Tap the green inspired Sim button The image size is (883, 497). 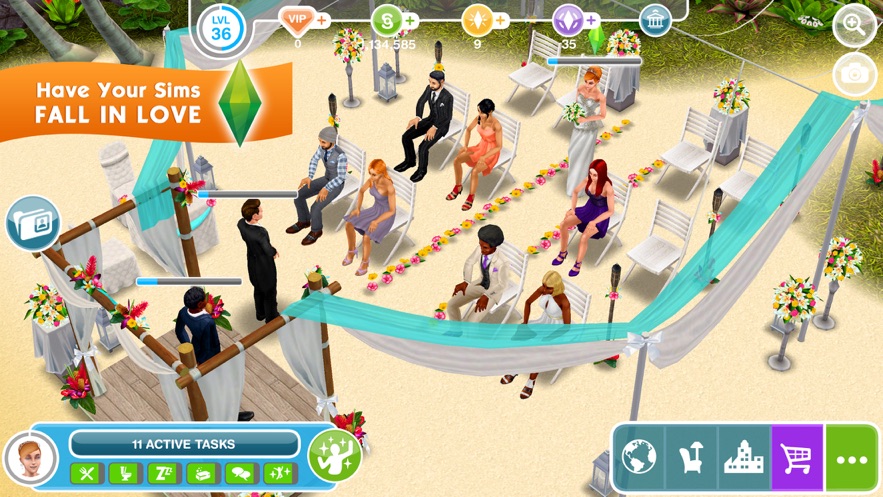(334, 456)
